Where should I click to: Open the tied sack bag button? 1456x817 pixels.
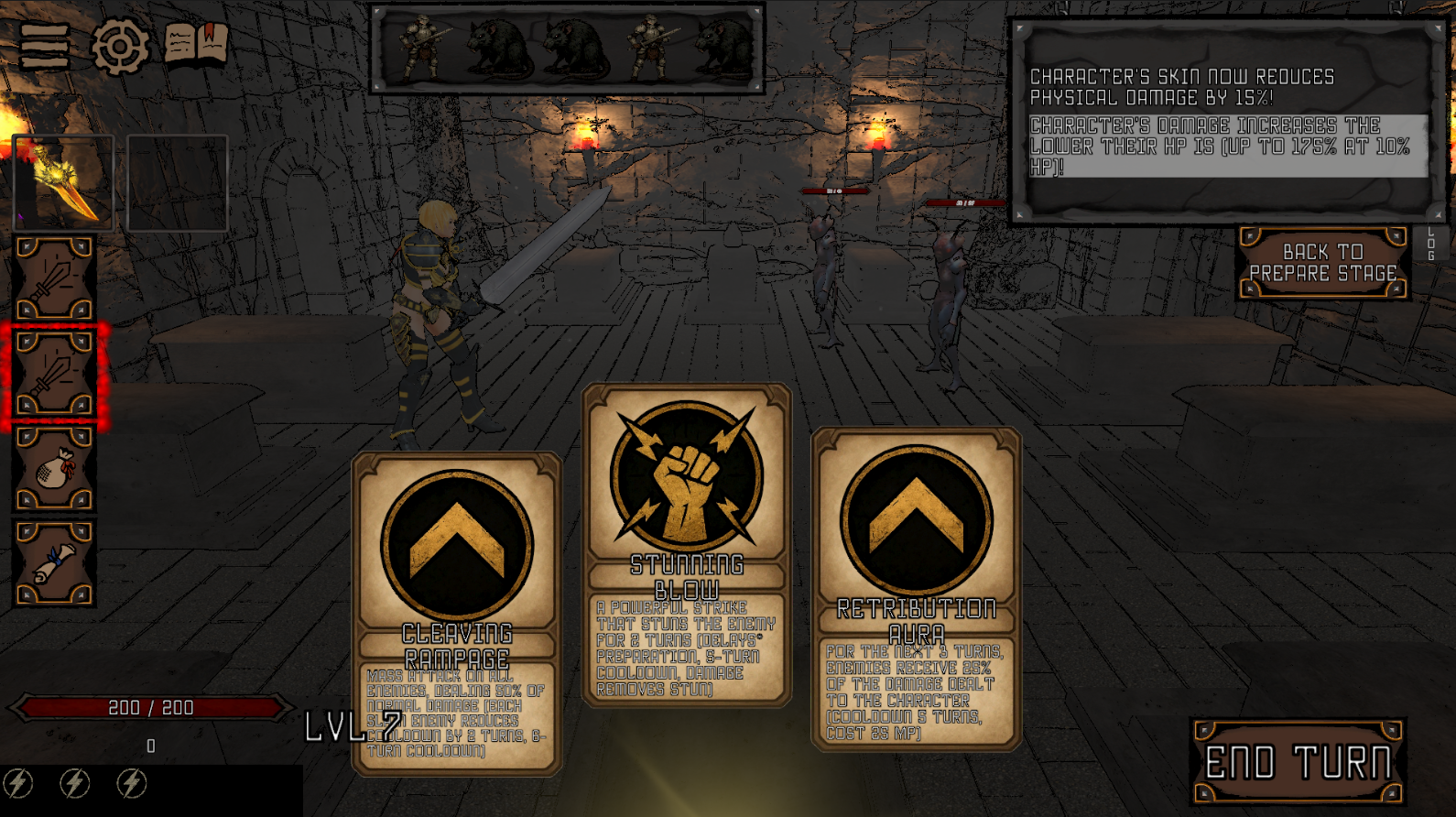click(54, 469)
